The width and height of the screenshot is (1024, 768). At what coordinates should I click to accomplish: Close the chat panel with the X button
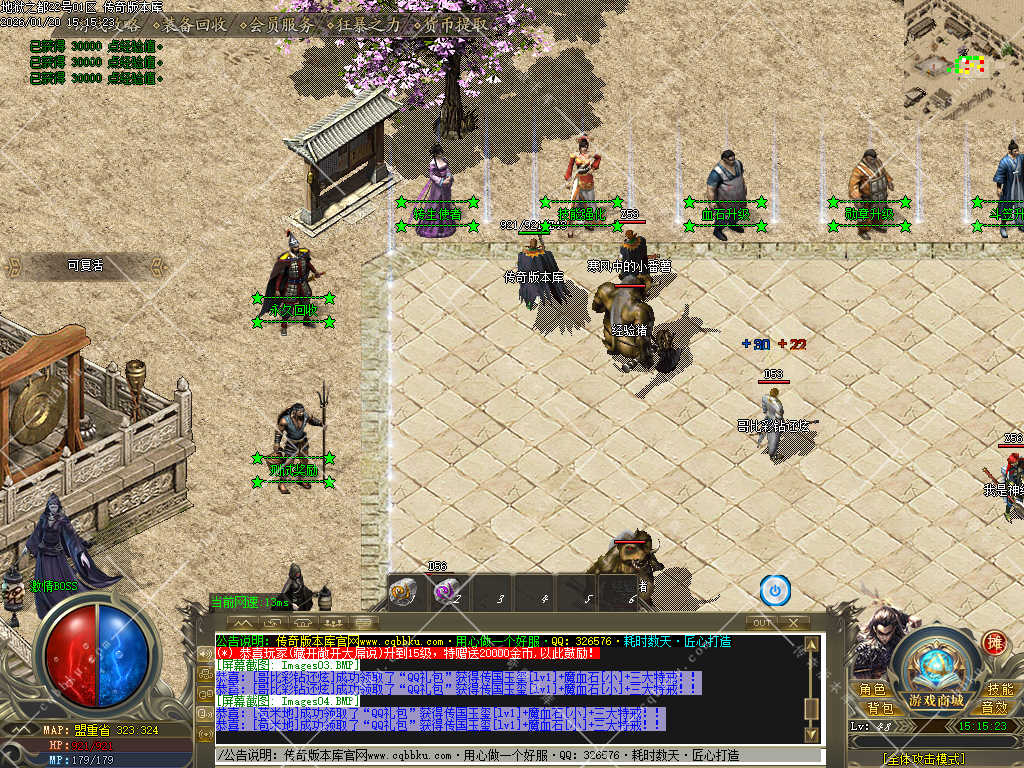coord(793,622)
